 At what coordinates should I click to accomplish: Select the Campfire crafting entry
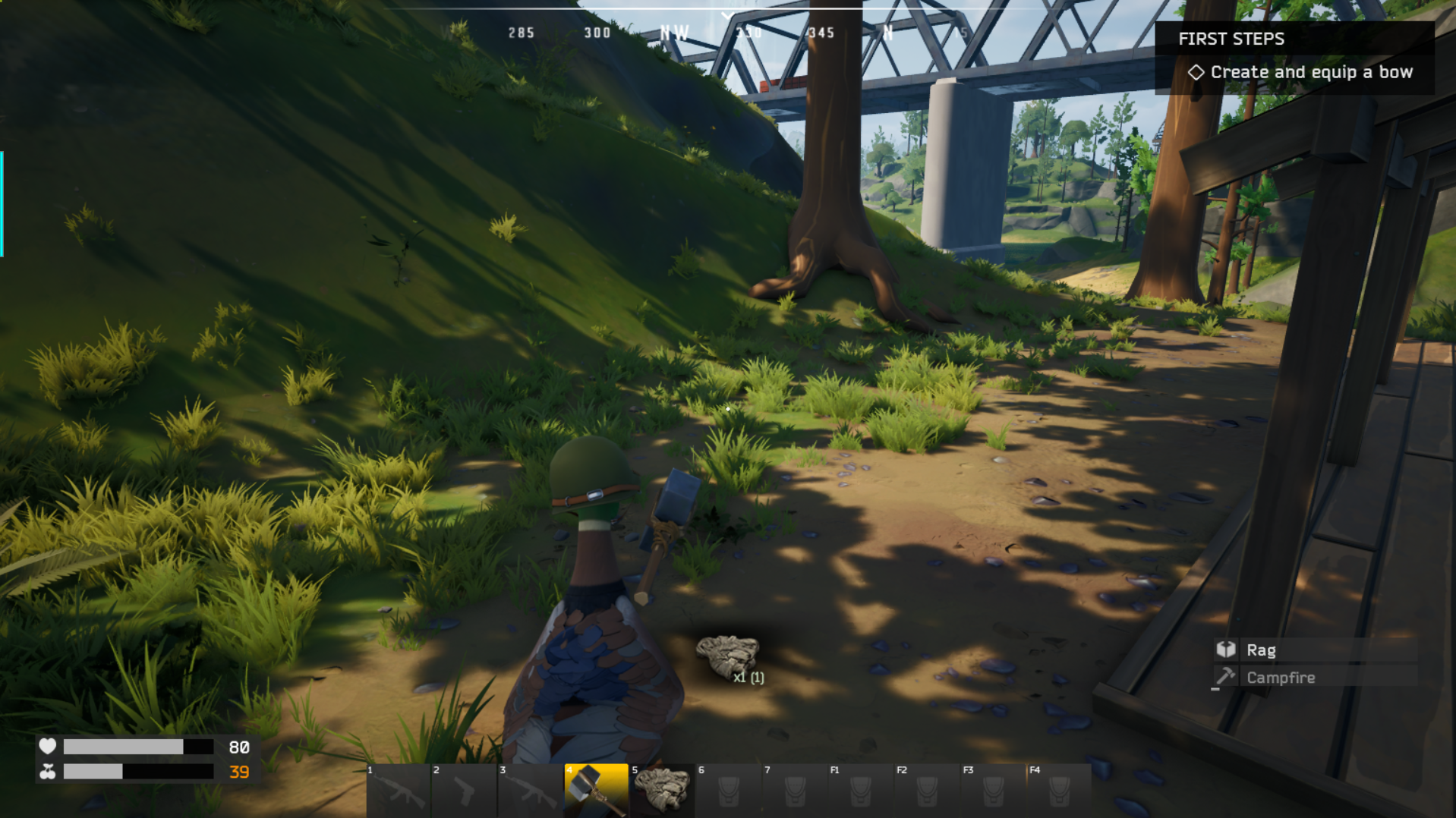(1315, 678)
